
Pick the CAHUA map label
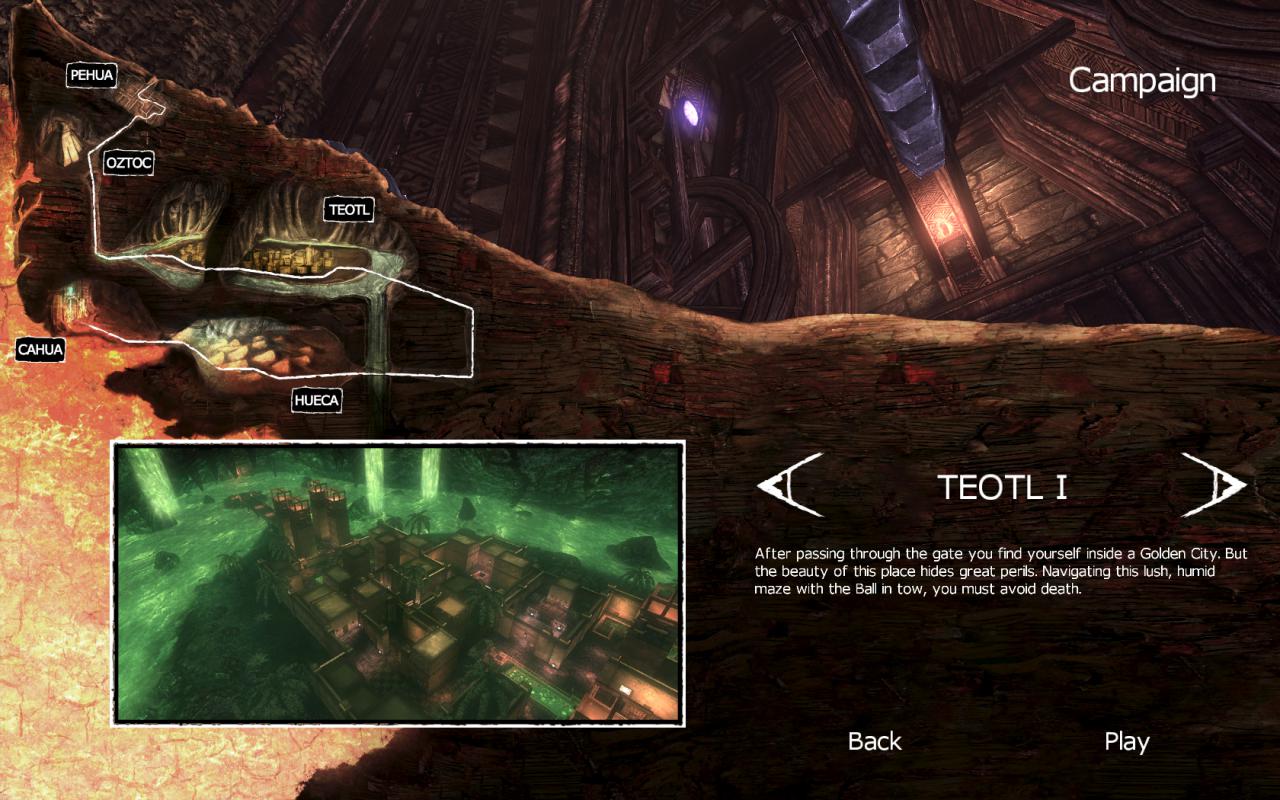click(x=40, y=350)
